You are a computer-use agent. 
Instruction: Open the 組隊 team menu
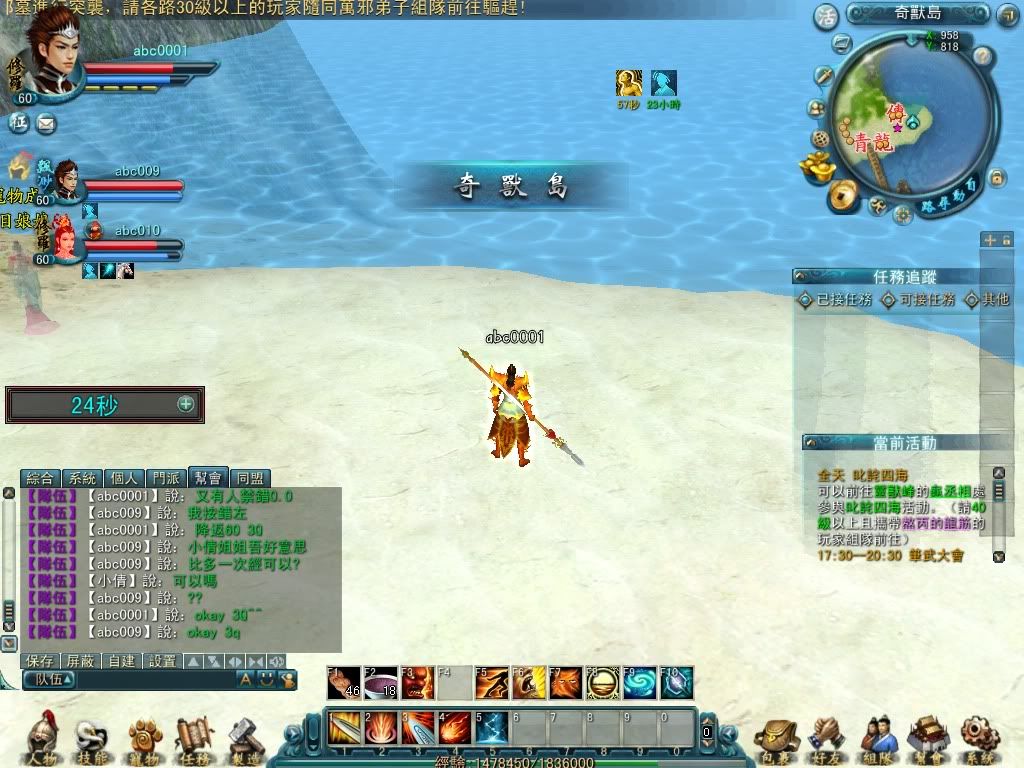click(x=878, y=740)
